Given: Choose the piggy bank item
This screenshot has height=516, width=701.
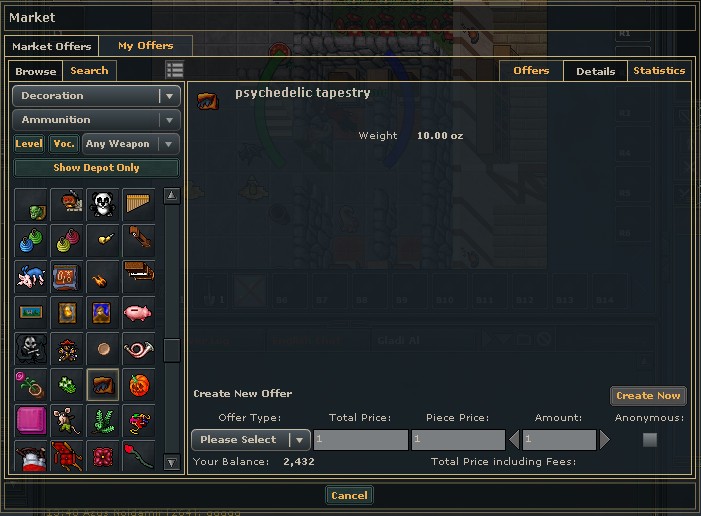Looking at the screenshot, I should pyautogui.click(x=138, y=314).
